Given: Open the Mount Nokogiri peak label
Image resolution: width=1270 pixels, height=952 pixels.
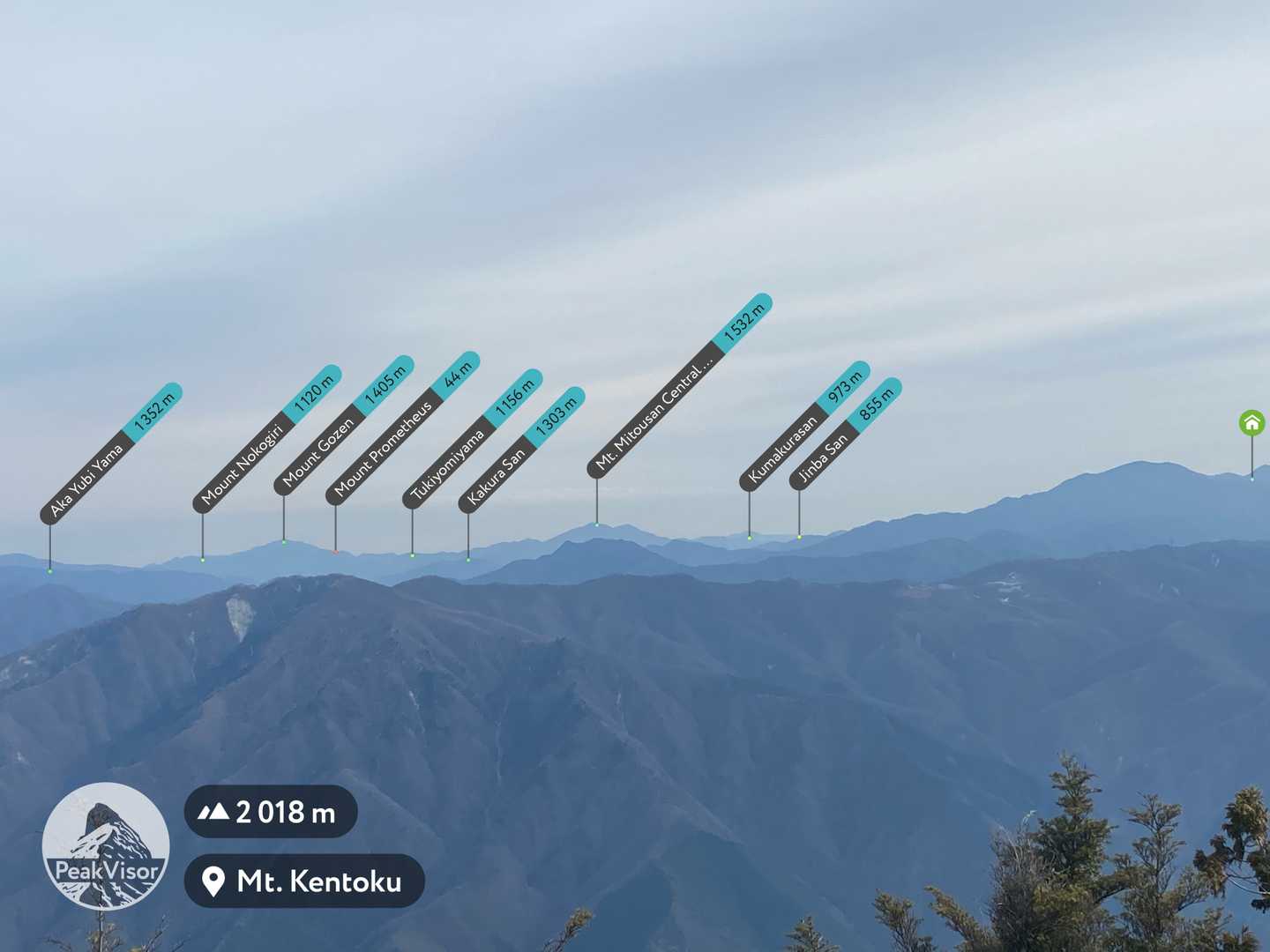Looking at the screenshot, I should pyautogui.click(x=266, y=439).
